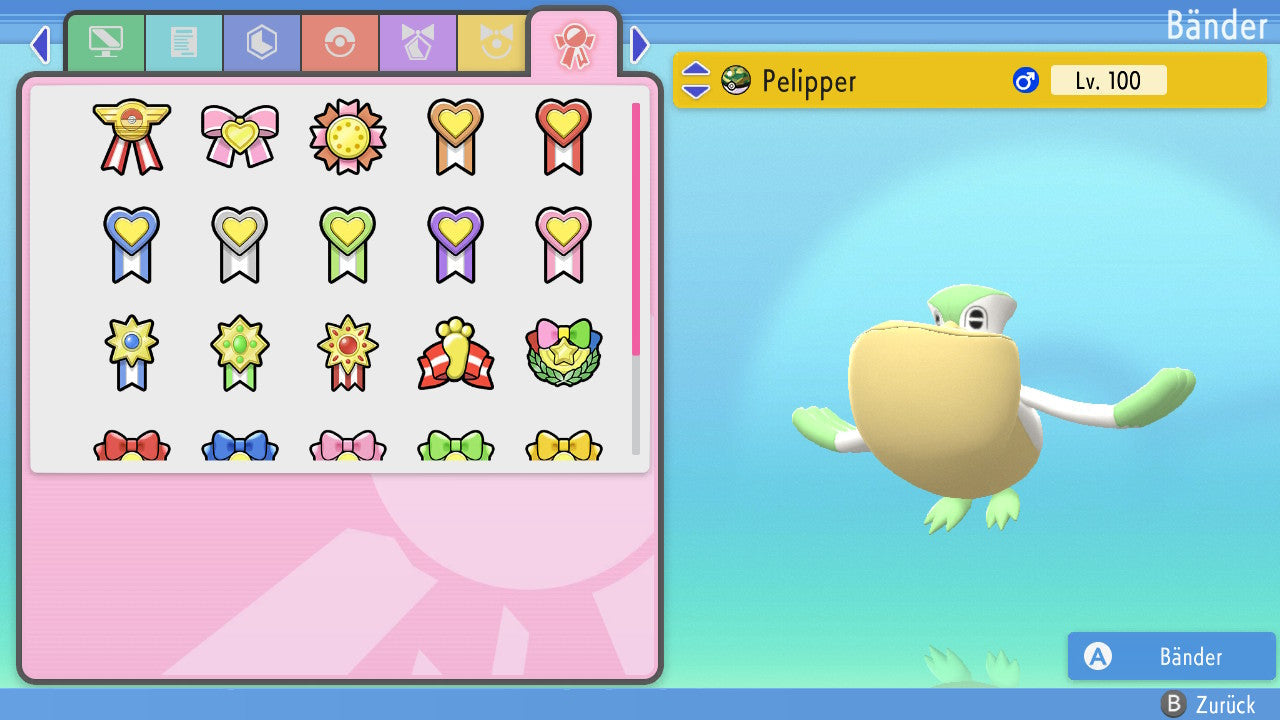
Task: Choose the orange flower-shaped ribbon
Action: pyautogui.click(x=347, y=137)
